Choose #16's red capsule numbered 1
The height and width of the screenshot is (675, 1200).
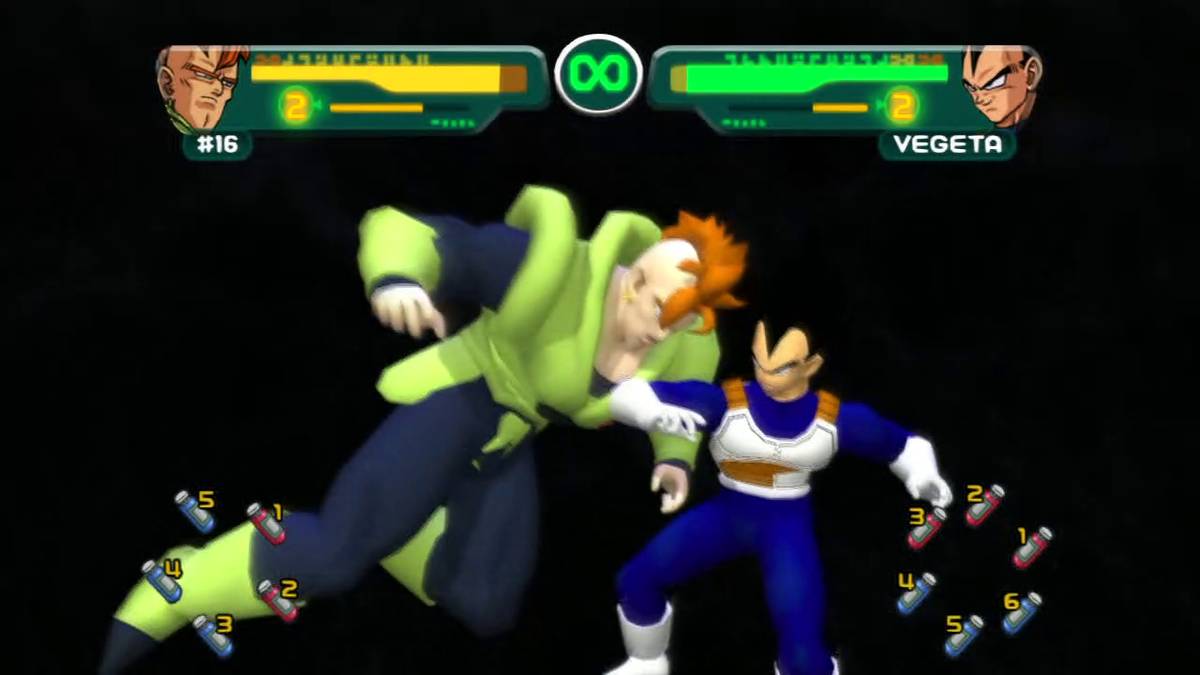click(266, 522)
